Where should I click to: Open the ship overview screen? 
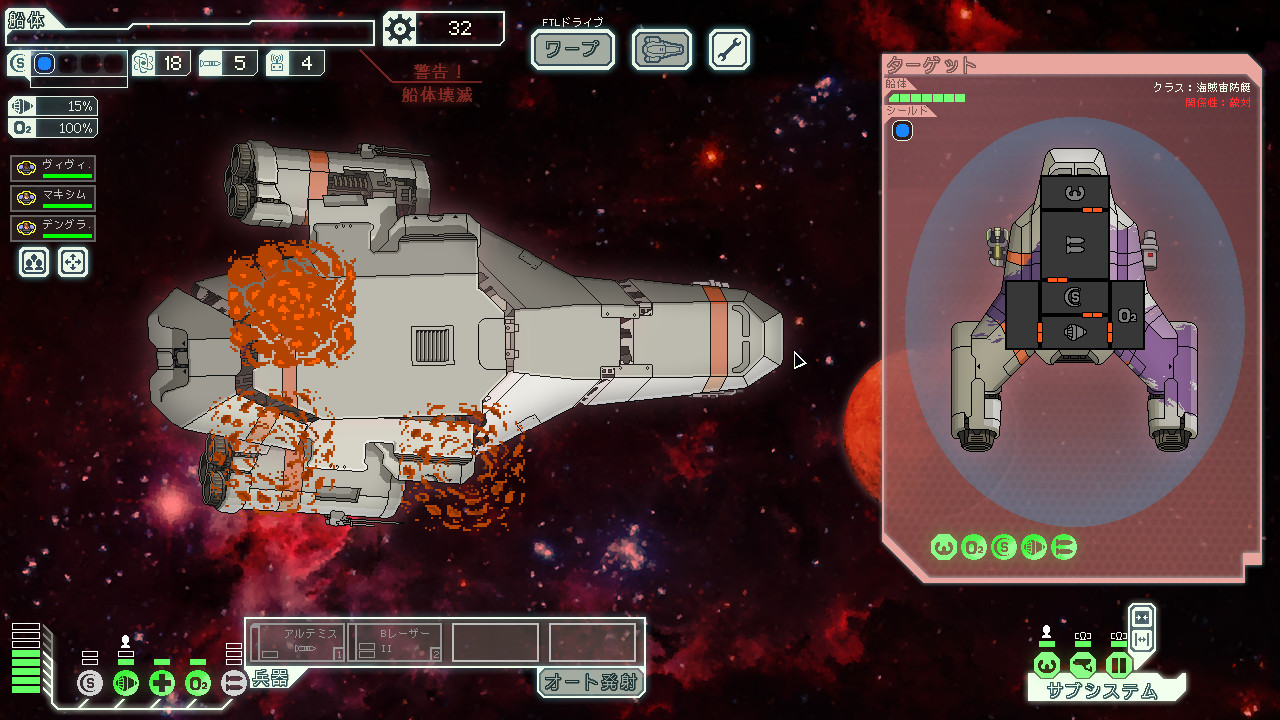(662, 49)
